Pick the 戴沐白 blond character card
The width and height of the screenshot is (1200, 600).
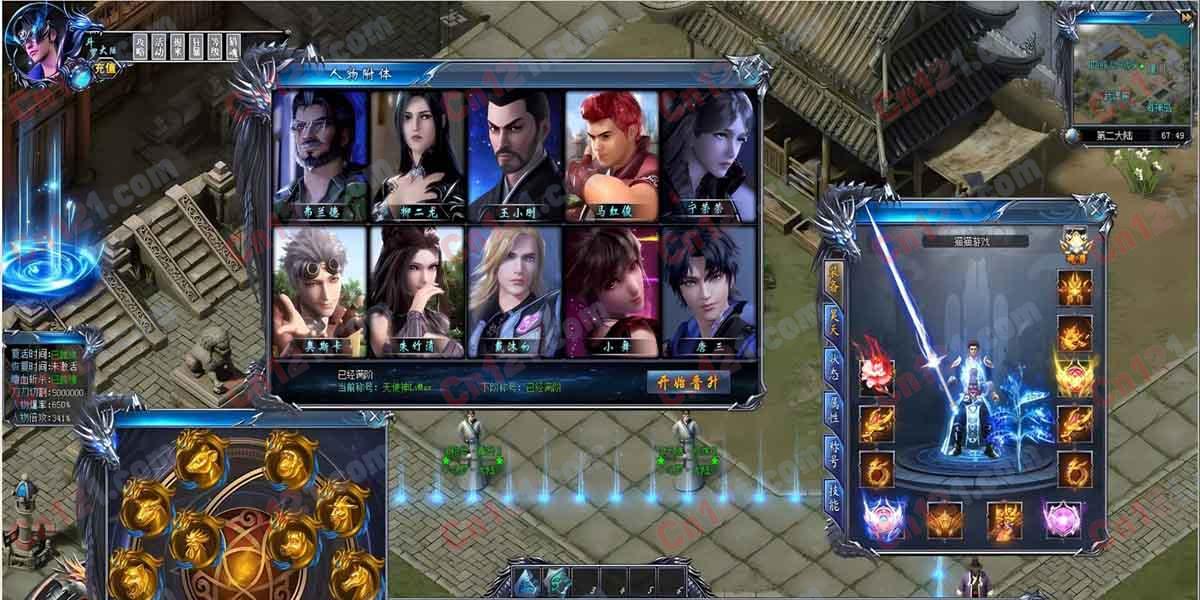[x=515, y=291]
